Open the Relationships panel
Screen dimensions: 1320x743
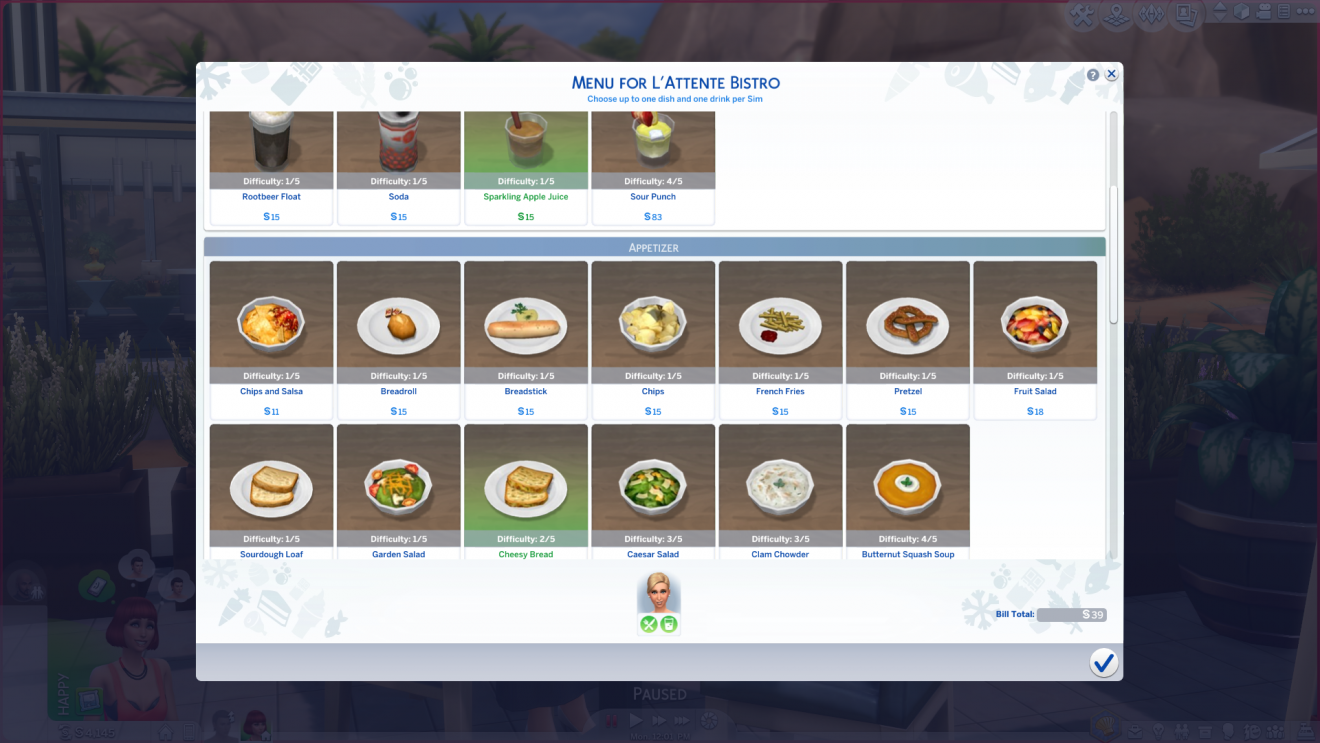point(1182,731)
